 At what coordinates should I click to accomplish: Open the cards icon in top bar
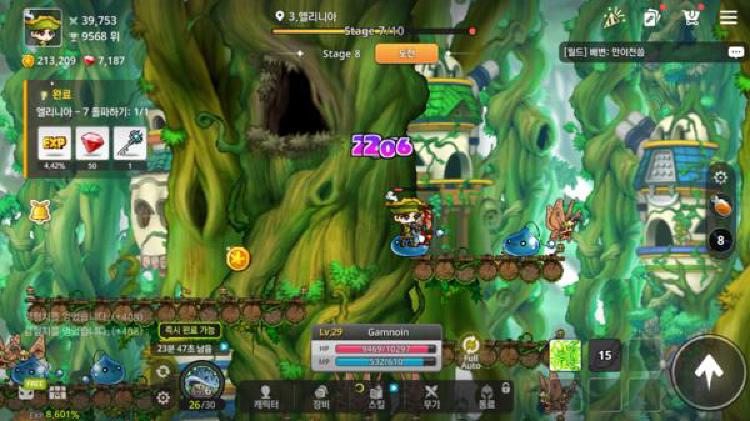click(x=652, y=18)
